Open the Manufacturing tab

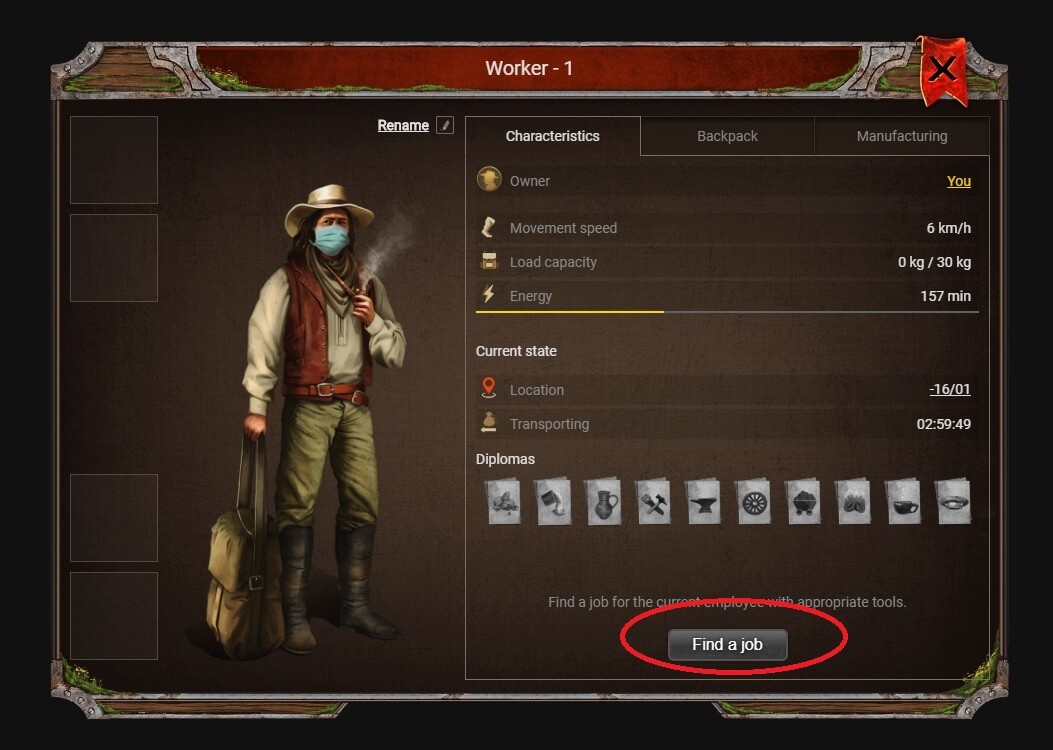pos(901,136)
